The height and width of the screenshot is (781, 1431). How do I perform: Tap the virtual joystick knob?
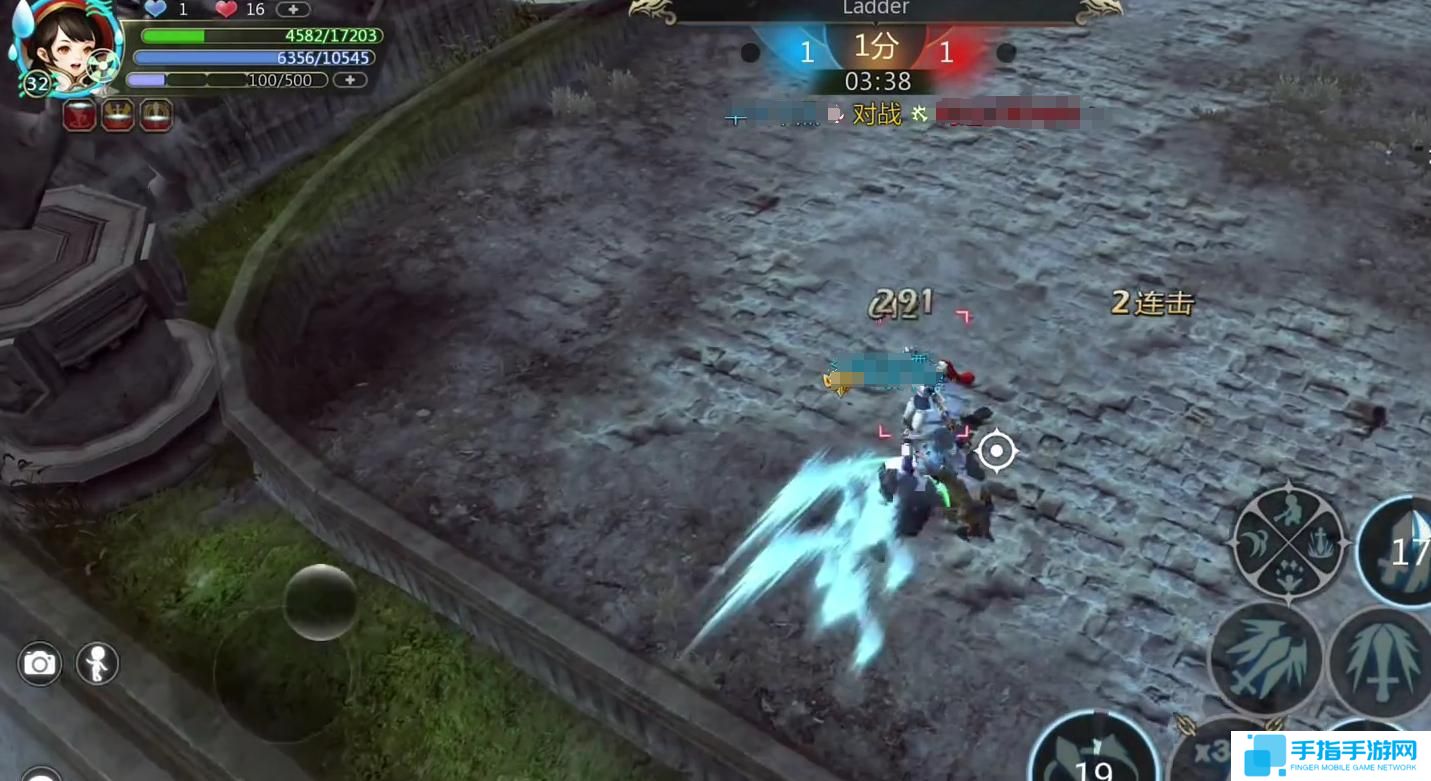coord(320,602)
